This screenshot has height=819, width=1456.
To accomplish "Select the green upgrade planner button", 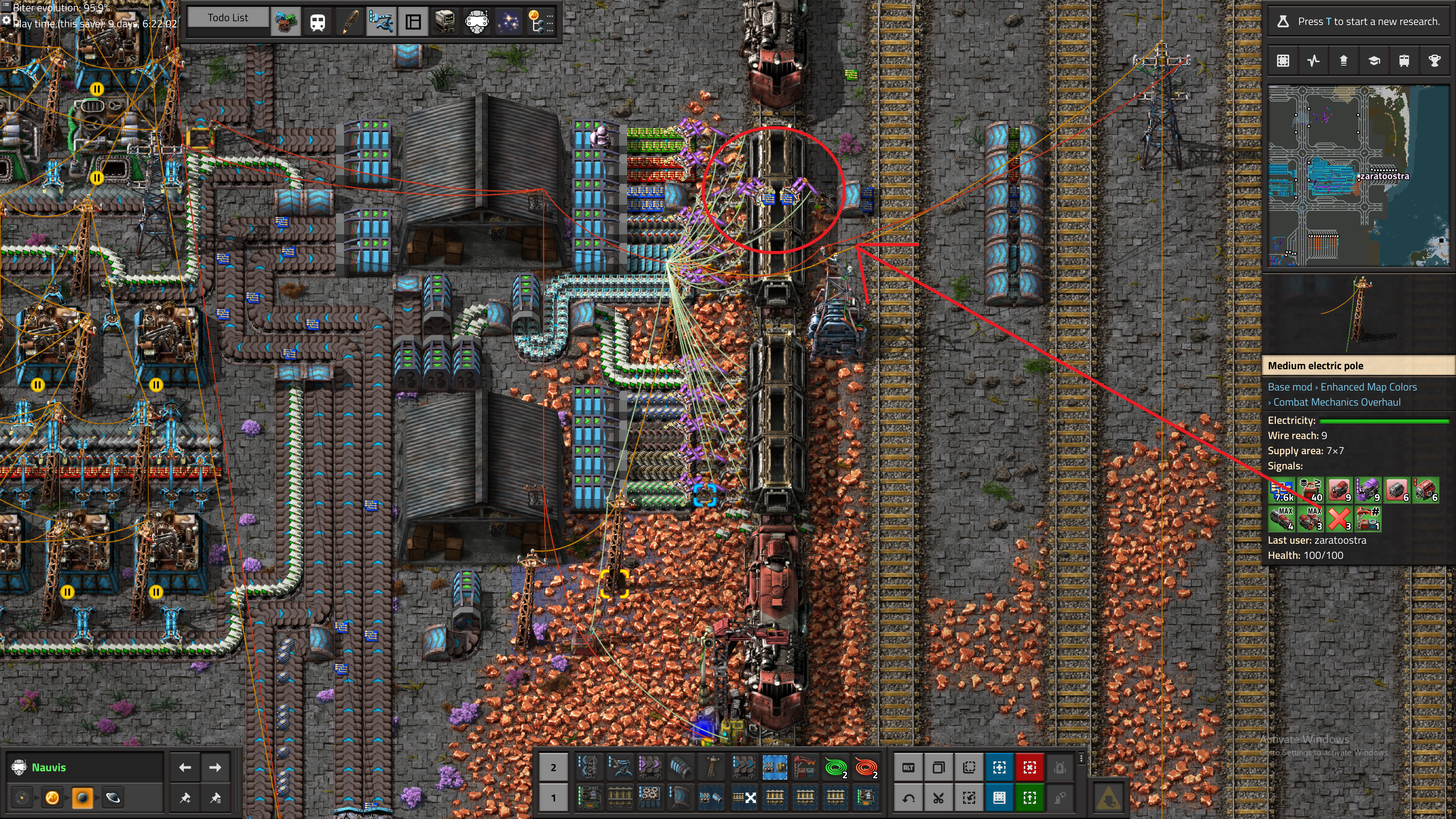I will (x=1029, y=797).
